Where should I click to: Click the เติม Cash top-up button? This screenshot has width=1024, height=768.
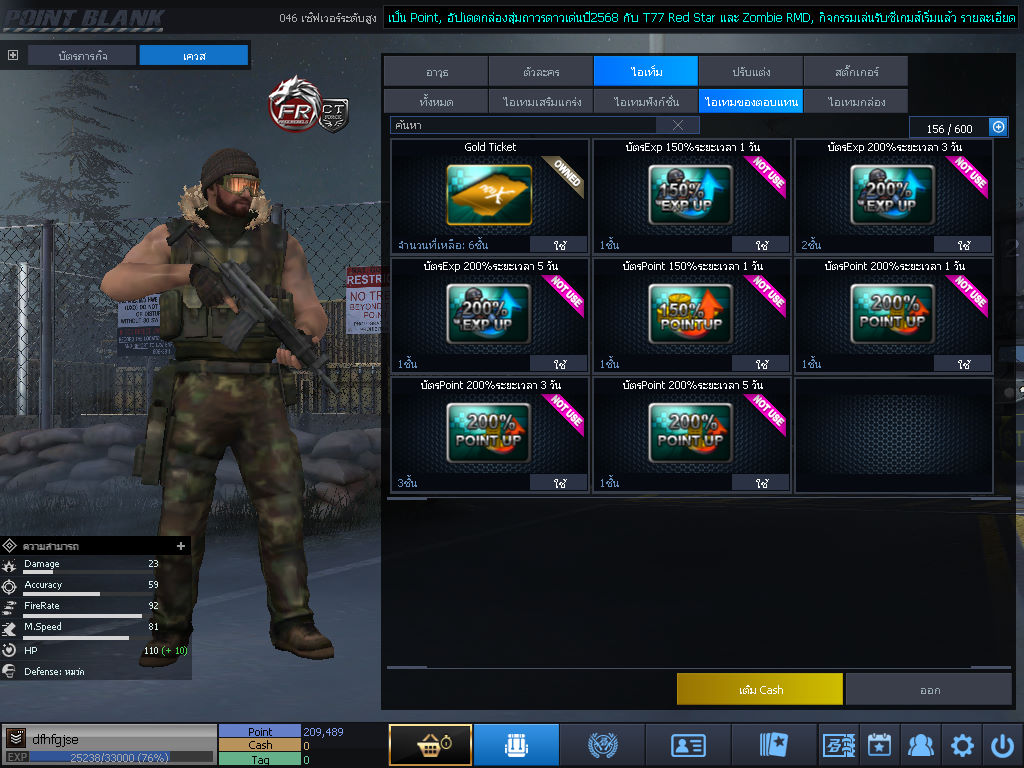pyautogui.click(x=759, y=689)
